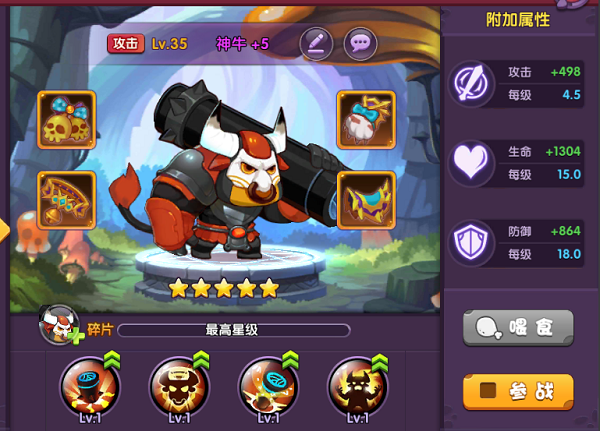The image size is (600, 431).
Task: Select the golden skulls equipment slot
Action: click(x=67, y=121)
